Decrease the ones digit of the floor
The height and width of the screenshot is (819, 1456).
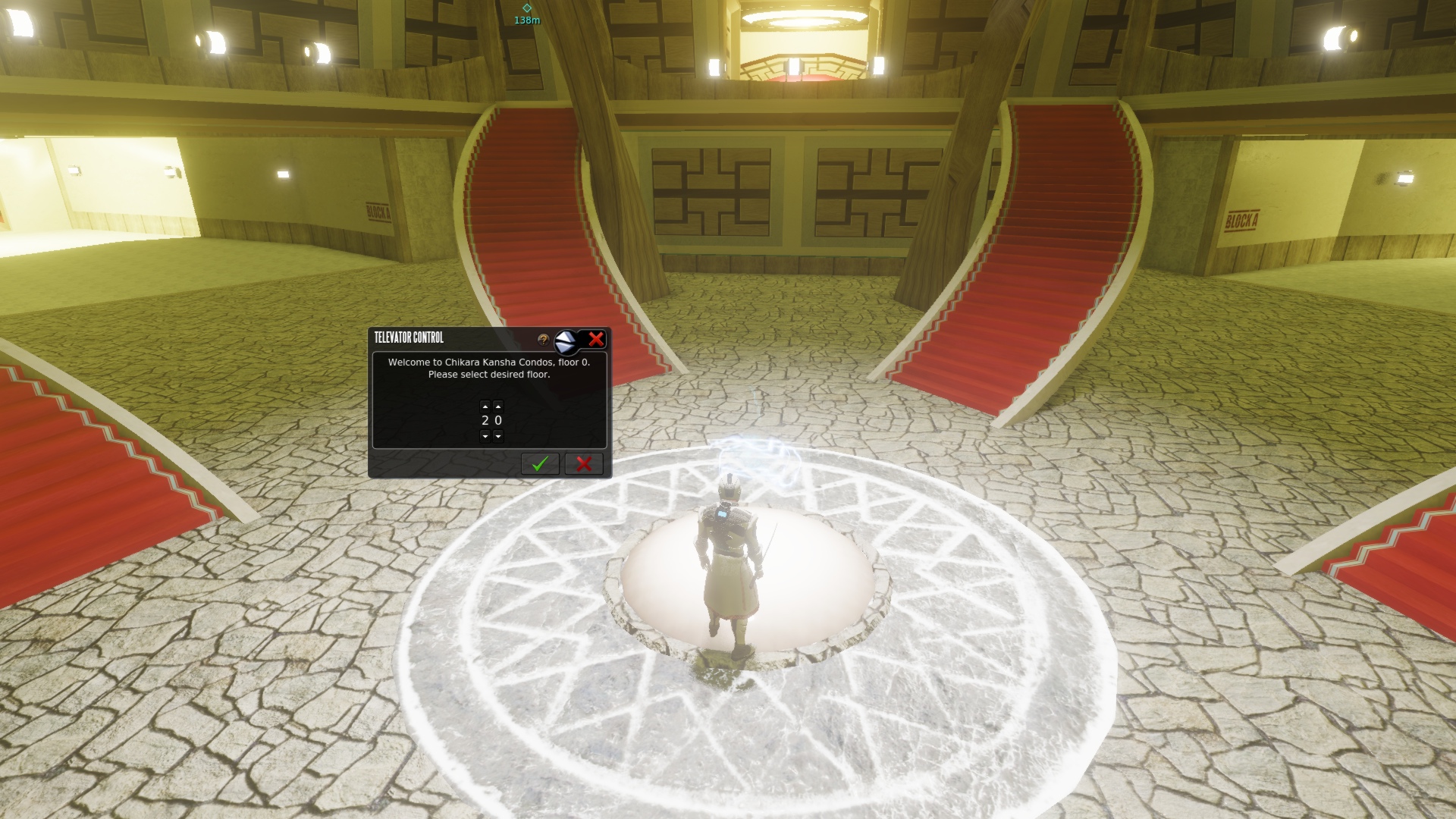[x=498, y=436]
